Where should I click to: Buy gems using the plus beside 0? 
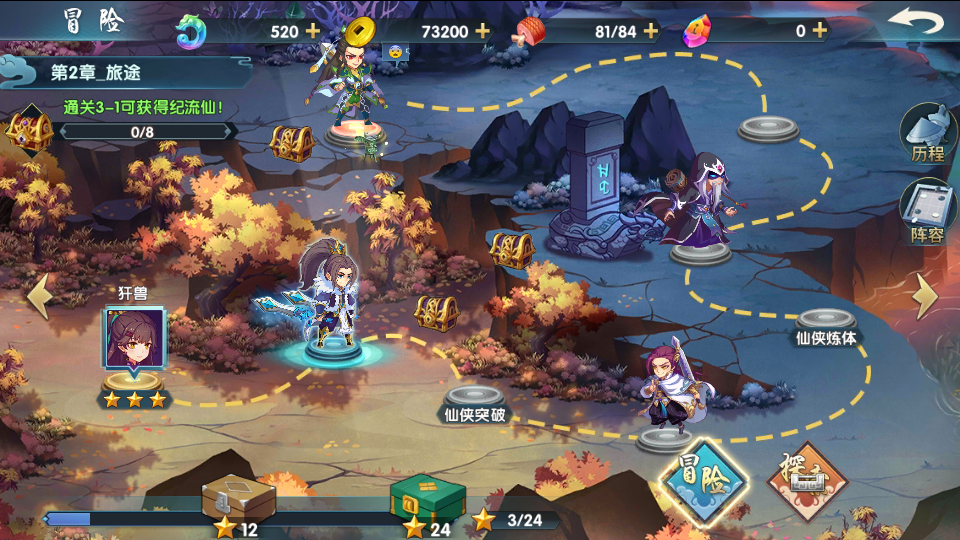pos(819,31)
